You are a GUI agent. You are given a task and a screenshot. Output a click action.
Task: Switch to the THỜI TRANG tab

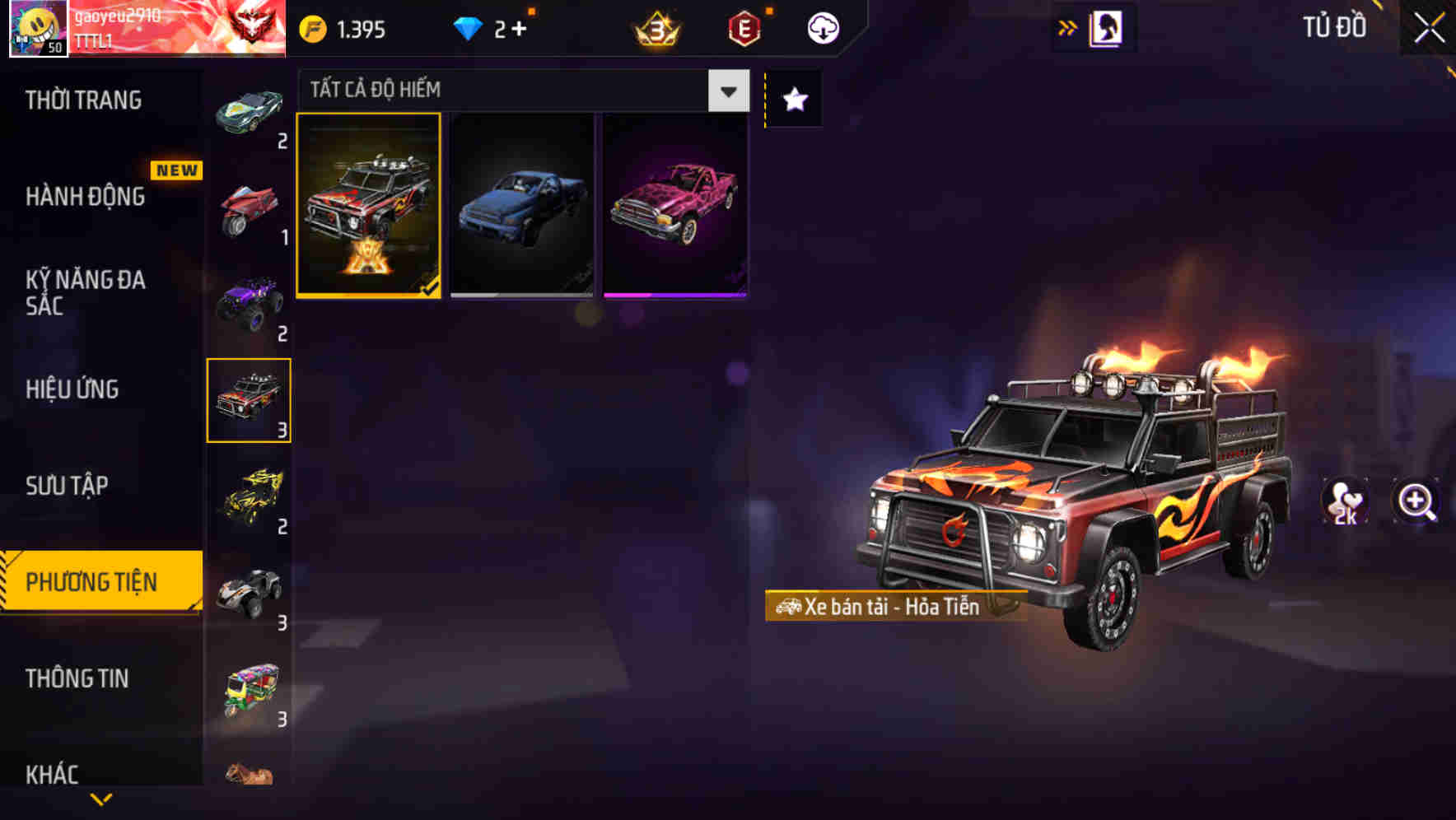click(x=85, y=100)
